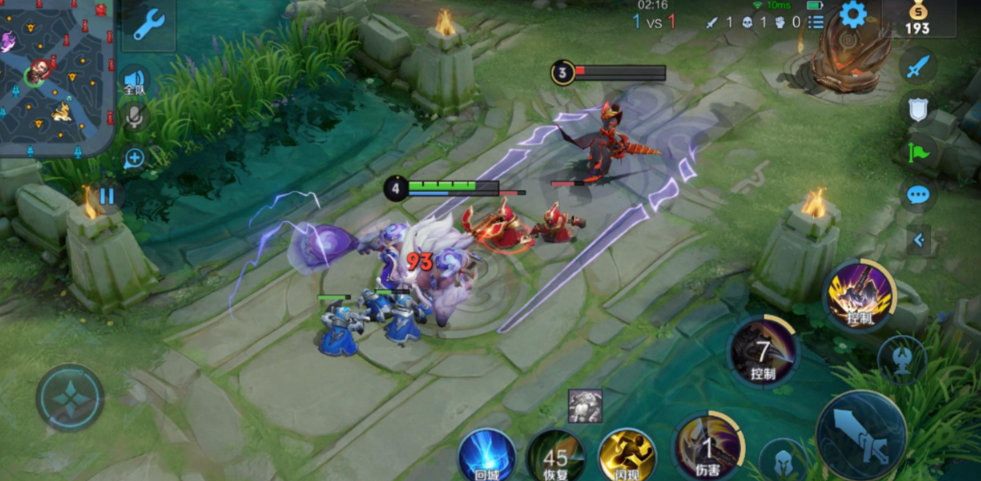The width and height of the screenshot is (981, 481).
Task: Use the Restore (恢复) heal skill
Action: [x=556, y=457]
